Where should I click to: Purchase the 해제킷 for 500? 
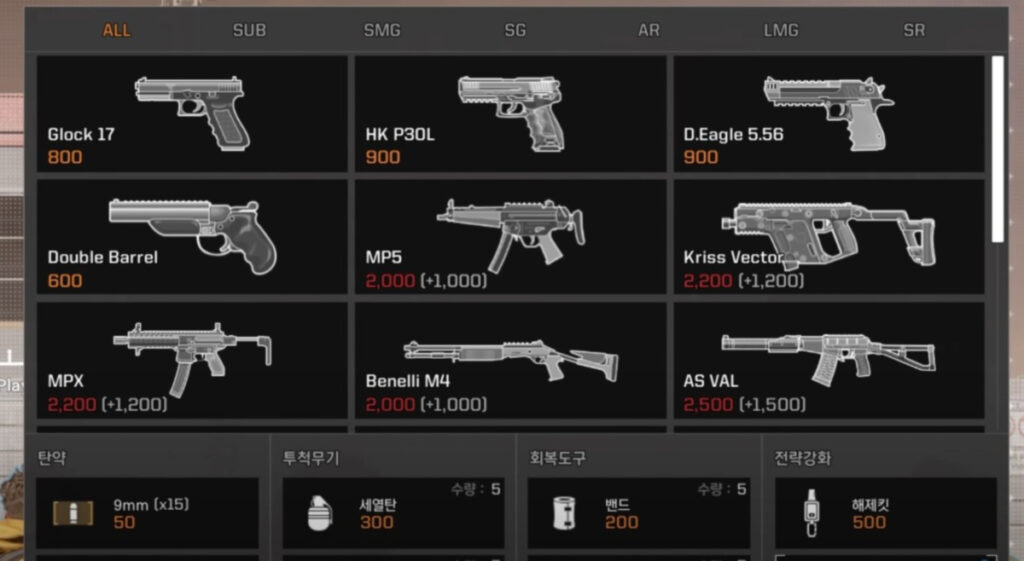[x=885, y=513]
